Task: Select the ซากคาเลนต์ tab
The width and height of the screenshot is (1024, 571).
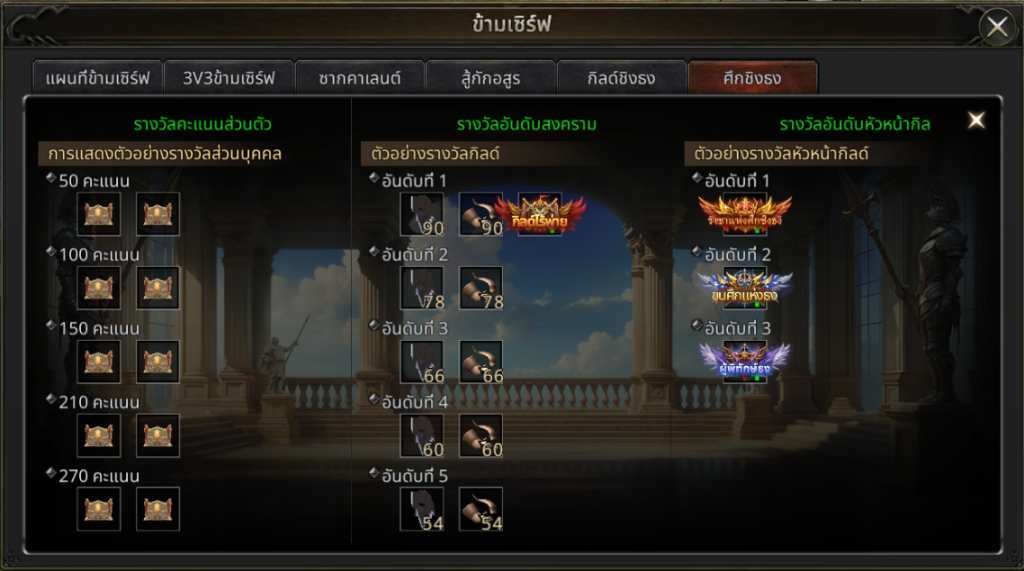Action: [360, 78]
